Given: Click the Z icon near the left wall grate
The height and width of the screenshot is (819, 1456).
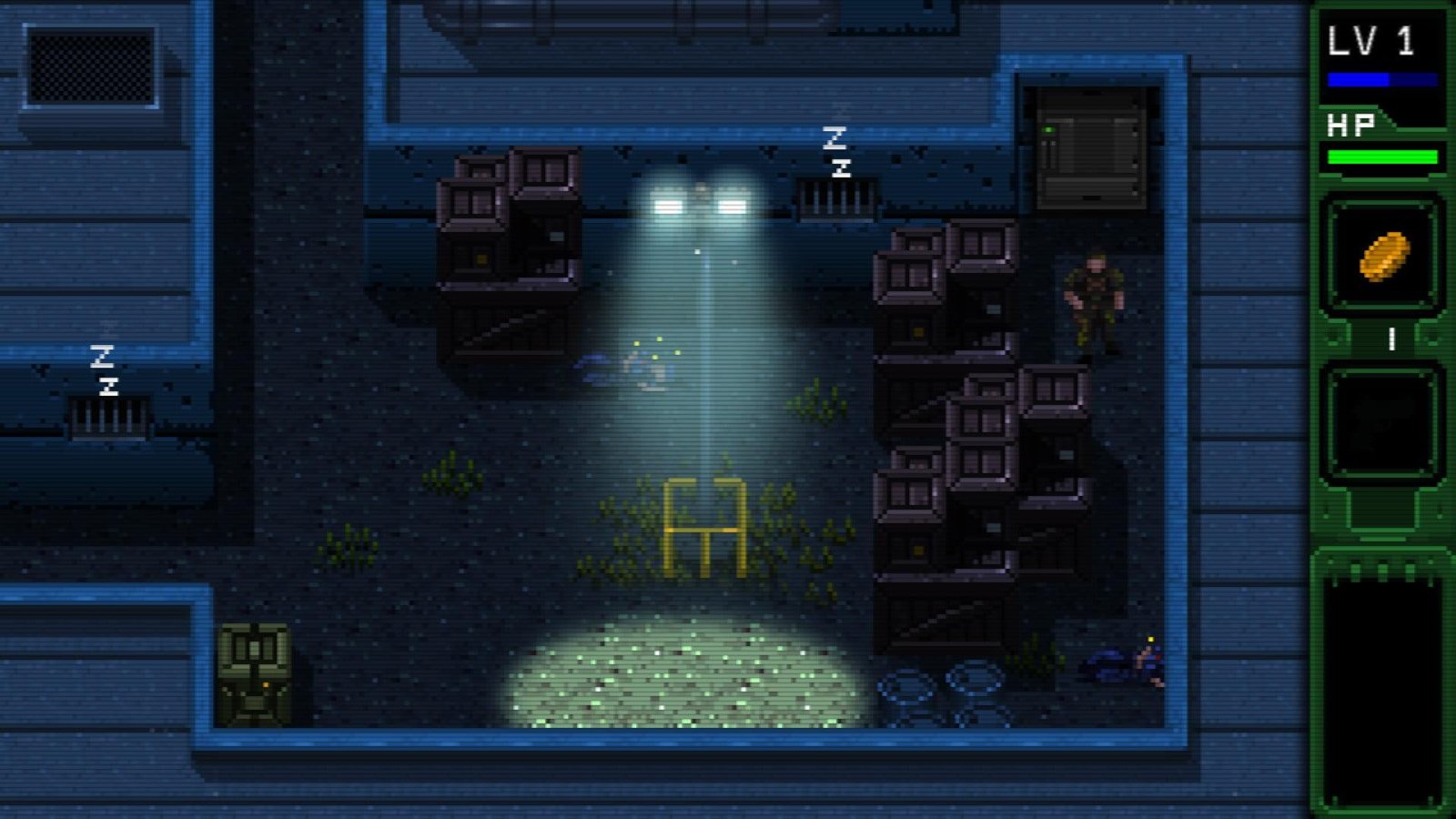Looking at the screenshot, I should click(x=105, y=369).
